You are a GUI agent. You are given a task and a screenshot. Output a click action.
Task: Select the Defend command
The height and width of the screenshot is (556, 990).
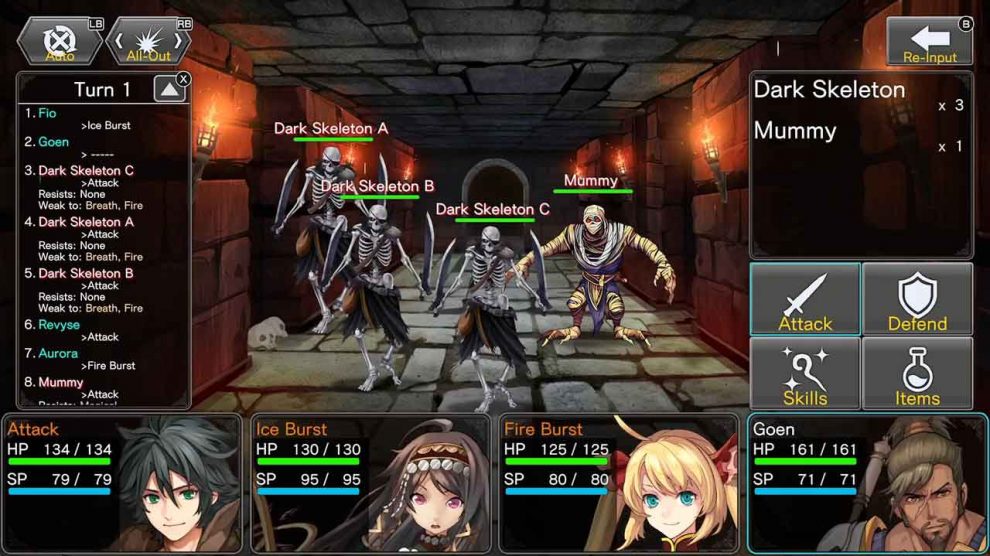[x=917, y=299]
